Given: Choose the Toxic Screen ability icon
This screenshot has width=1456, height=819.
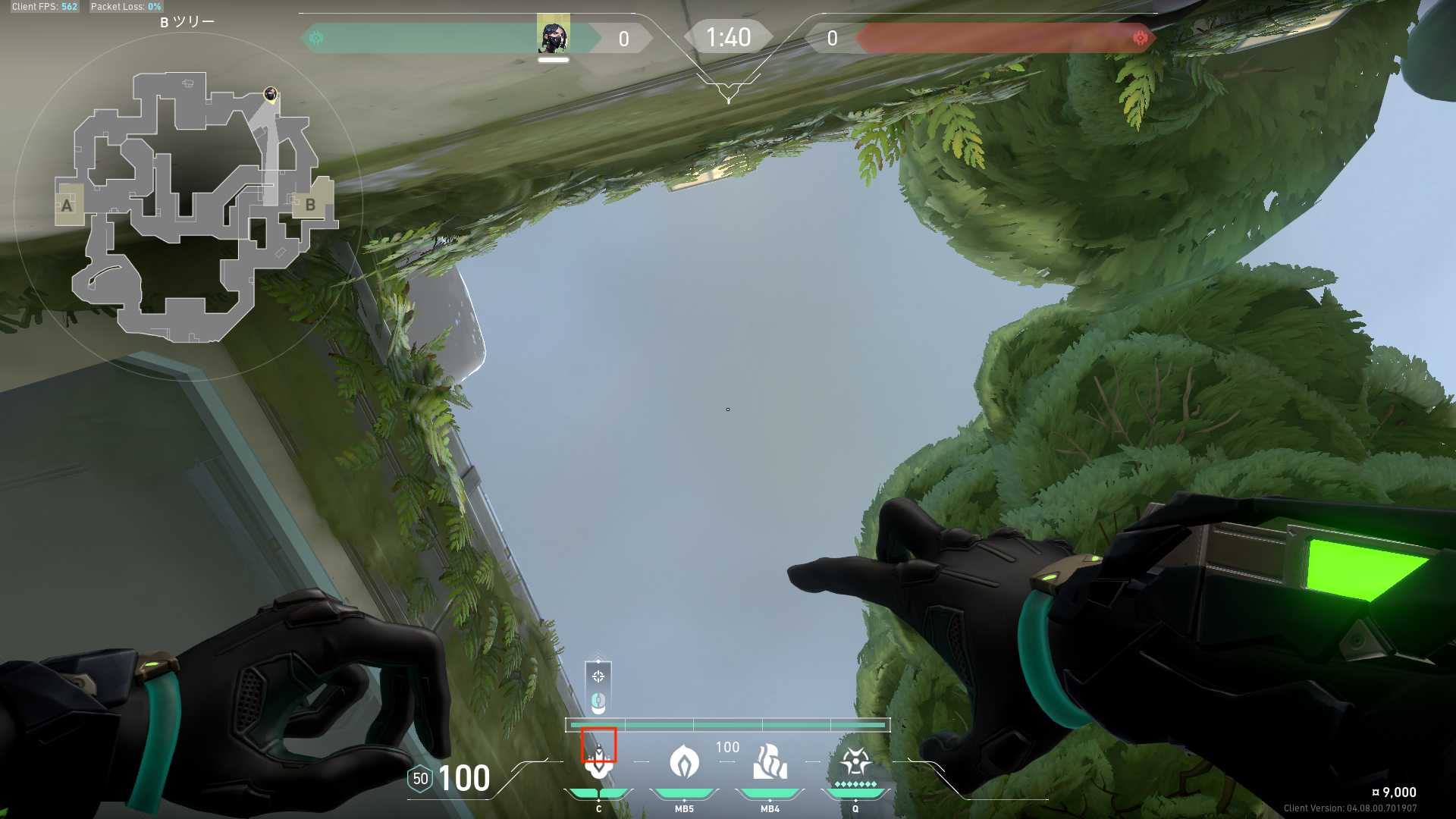Looking at the screenshot, I should point(770,762).
